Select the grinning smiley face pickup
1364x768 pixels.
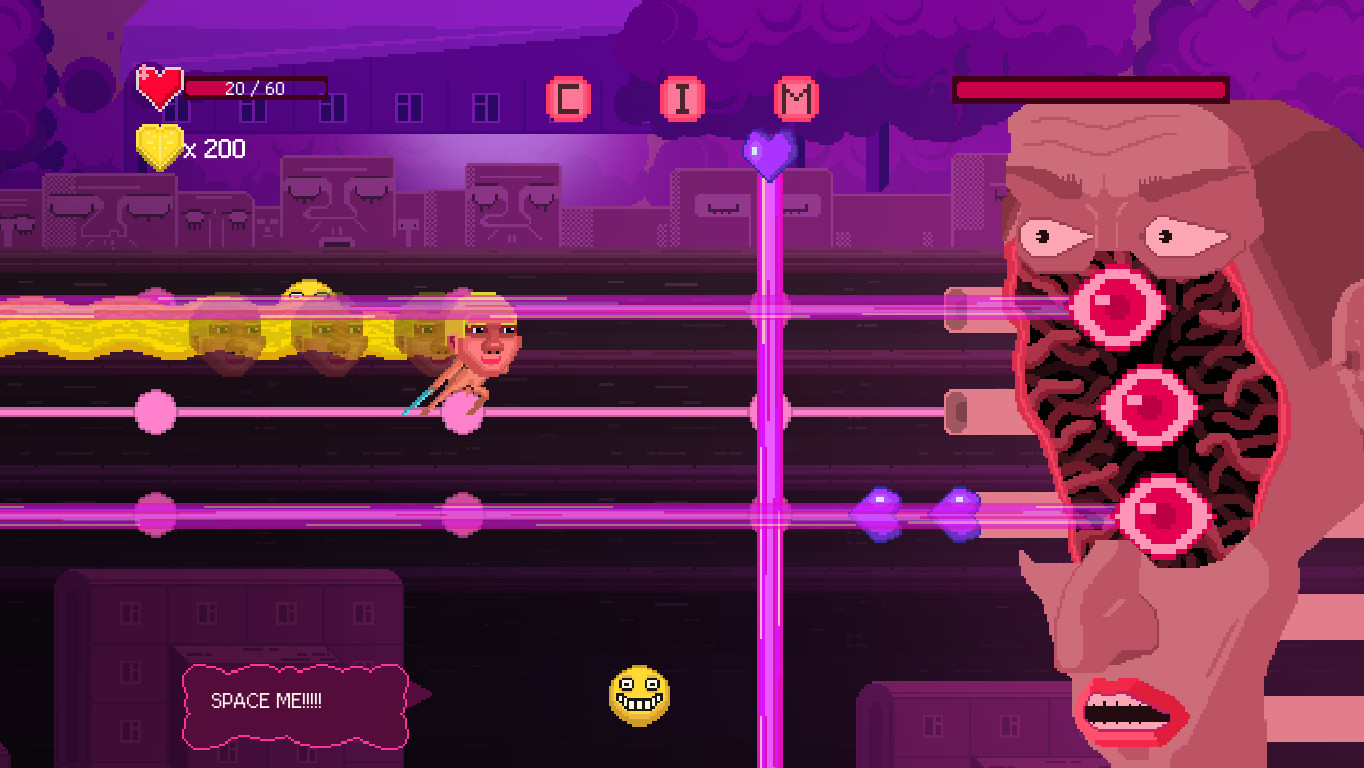tap(640, 694)
